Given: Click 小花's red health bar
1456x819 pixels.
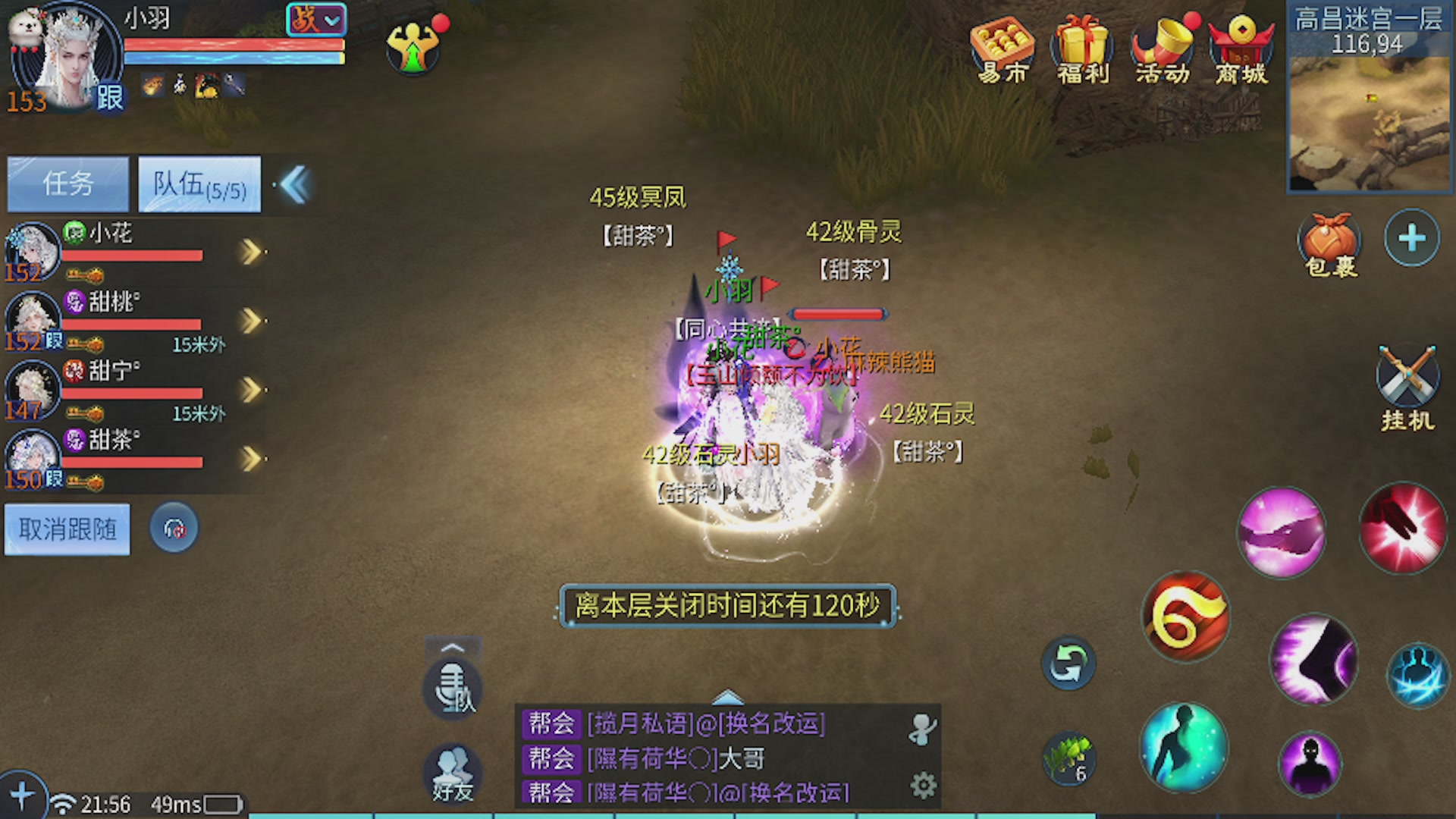Looking at the screenshot, I should (x=133, y=254).
